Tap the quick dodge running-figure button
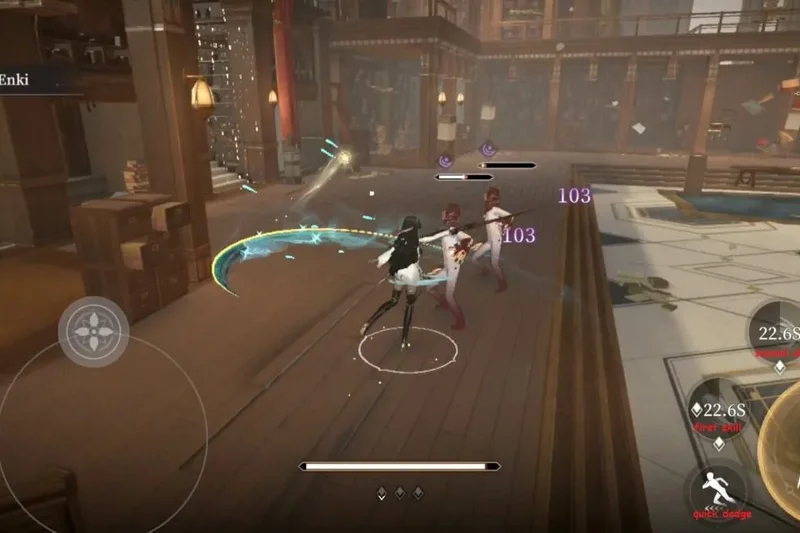This screenshot has width=800, height=533. (717, 491)
